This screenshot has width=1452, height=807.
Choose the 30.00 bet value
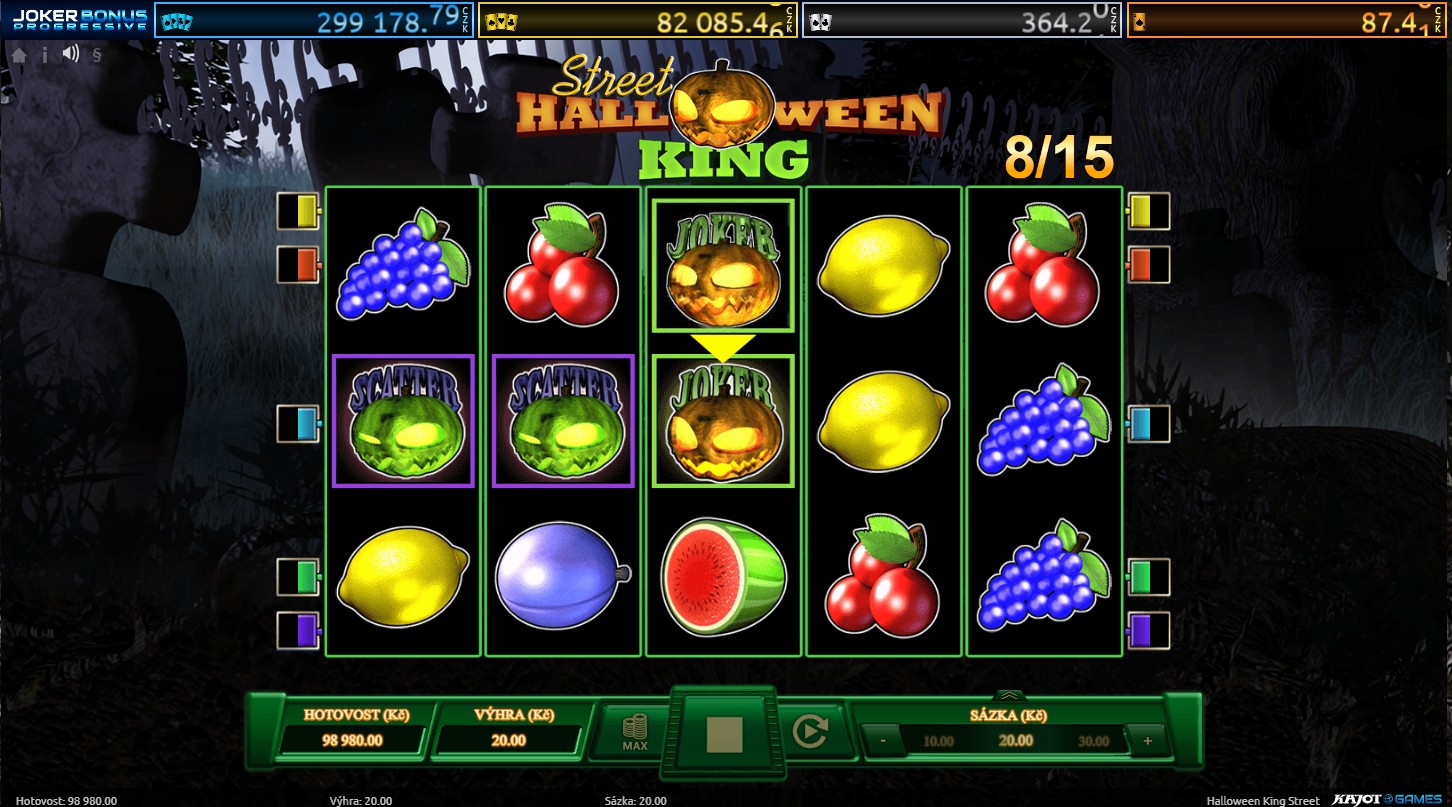click(x=1093, y=741)
